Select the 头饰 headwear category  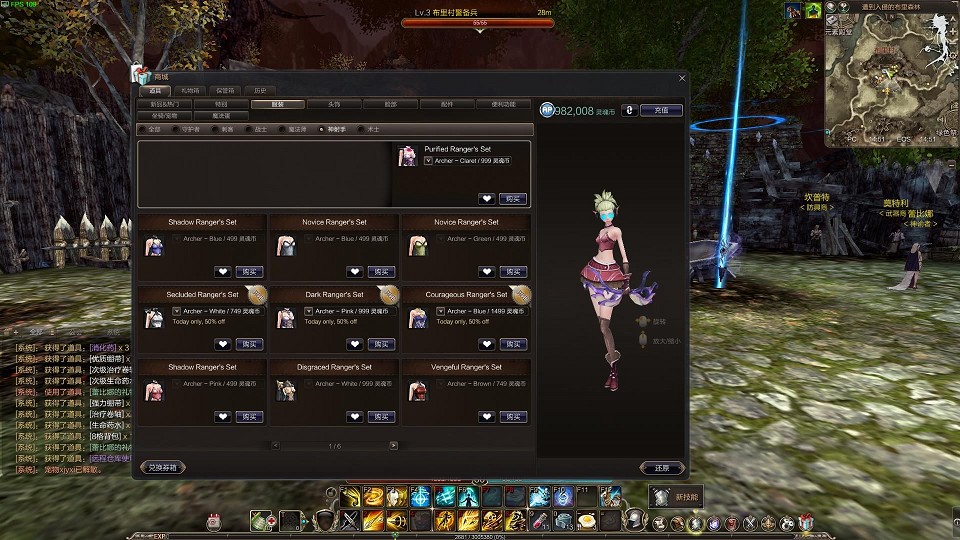(x=334, y=103)
